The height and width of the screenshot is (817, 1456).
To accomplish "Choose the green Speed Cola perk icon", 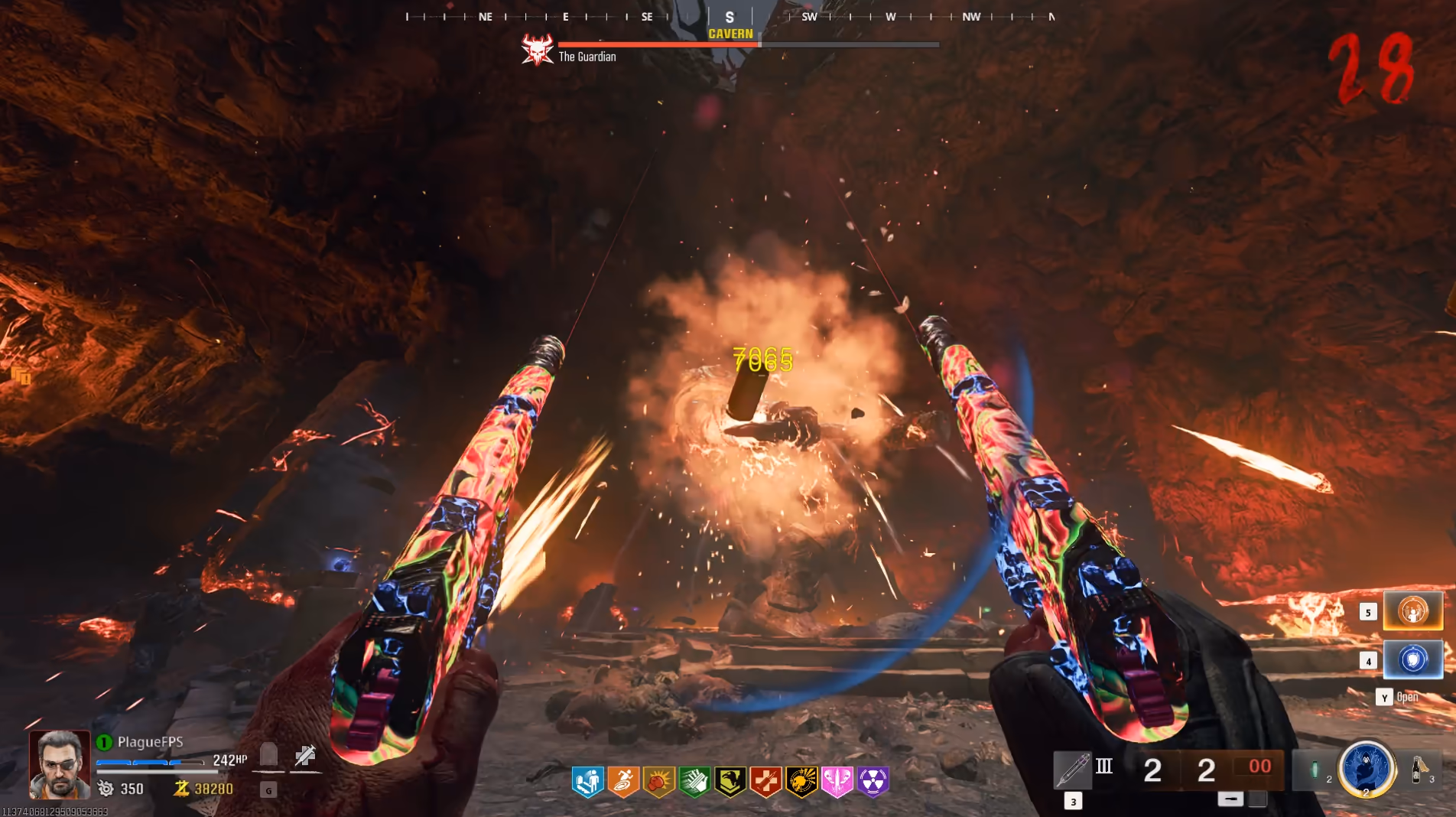I will (694, 782).
